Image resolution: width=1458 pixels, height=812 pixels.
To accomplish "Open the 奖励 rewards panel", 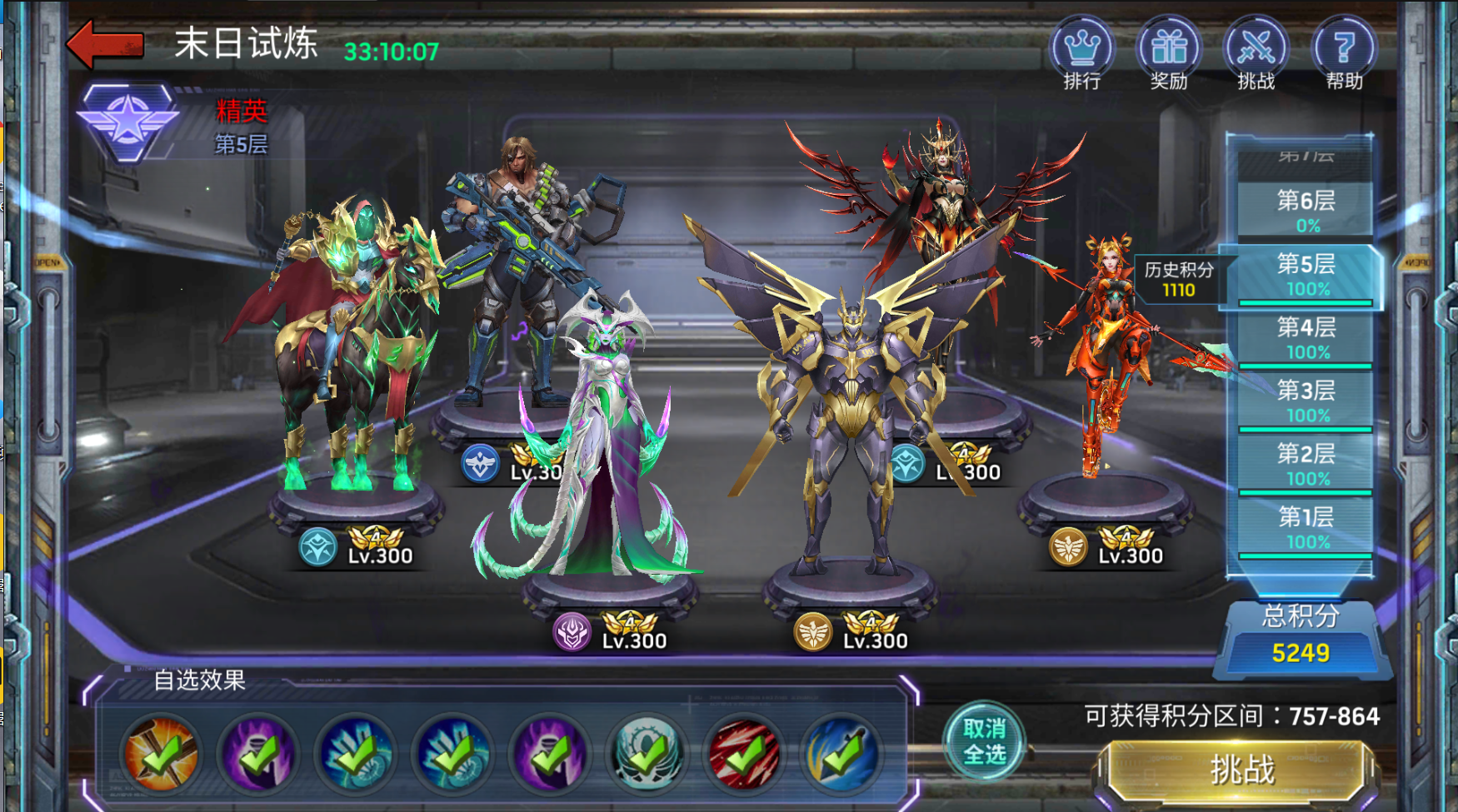I will tap(1169, 52).
